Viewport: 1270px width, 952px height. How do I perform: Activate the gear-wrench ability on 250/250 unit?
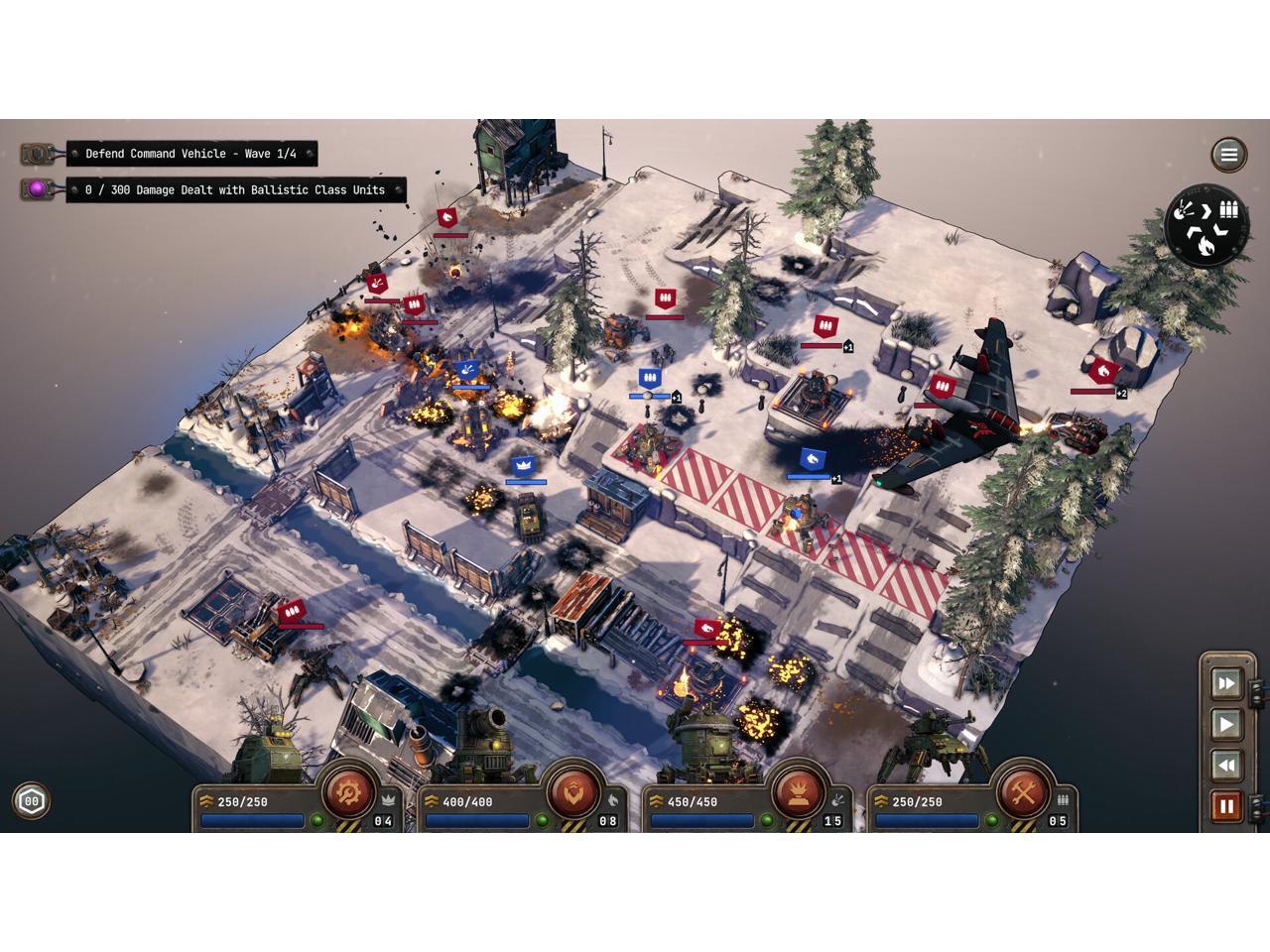[348, 791]
